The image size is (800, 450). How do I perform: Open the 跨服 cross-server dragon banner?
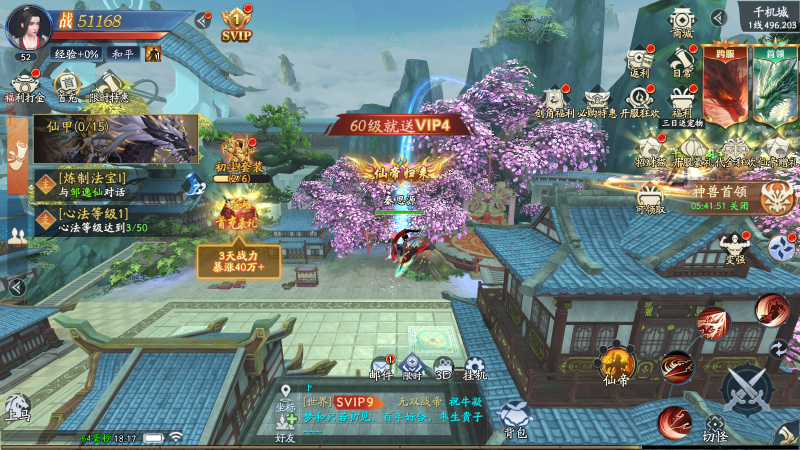point(725,85)
